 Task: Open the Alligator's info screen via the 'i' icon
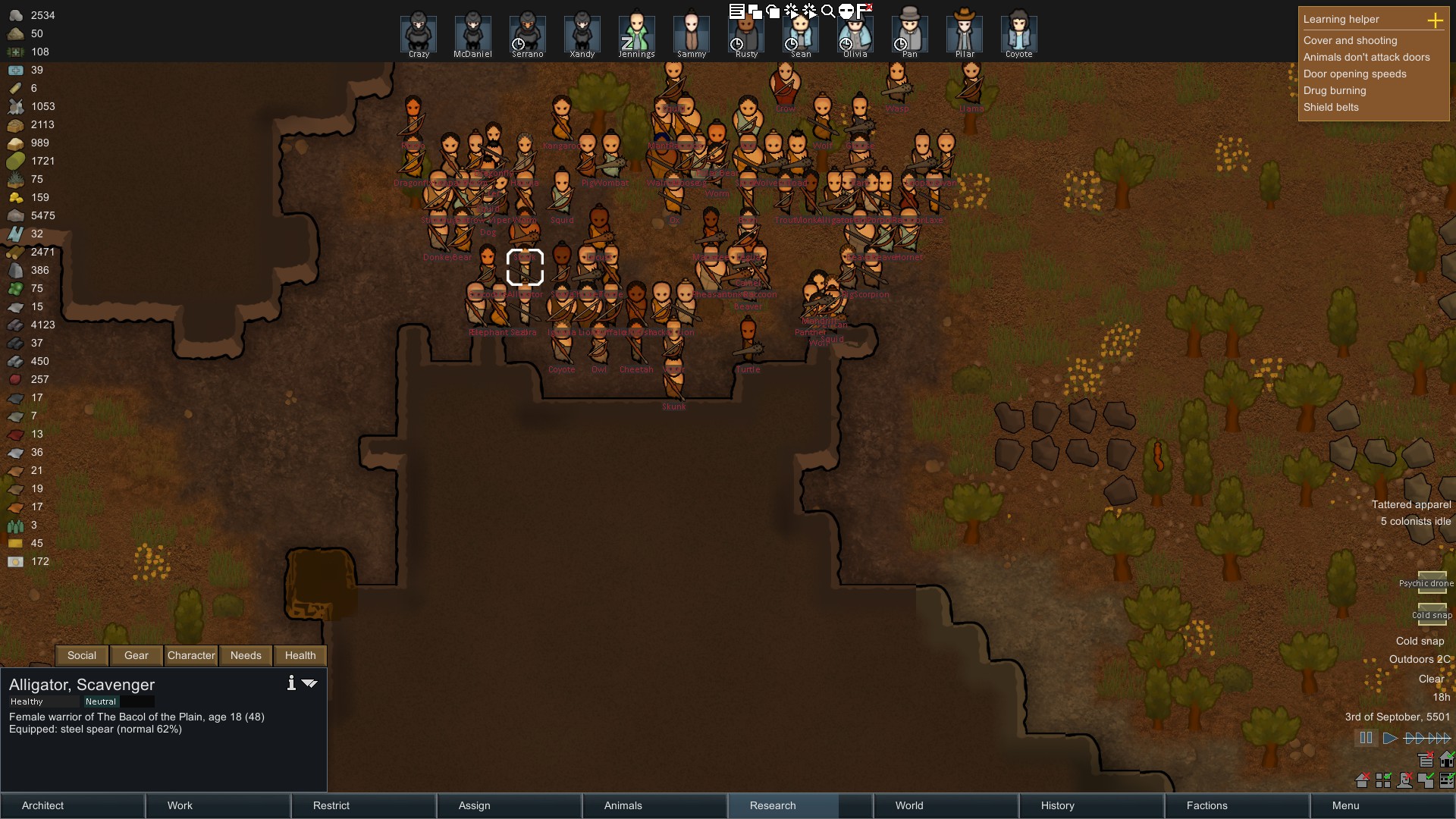click(290, 682)
